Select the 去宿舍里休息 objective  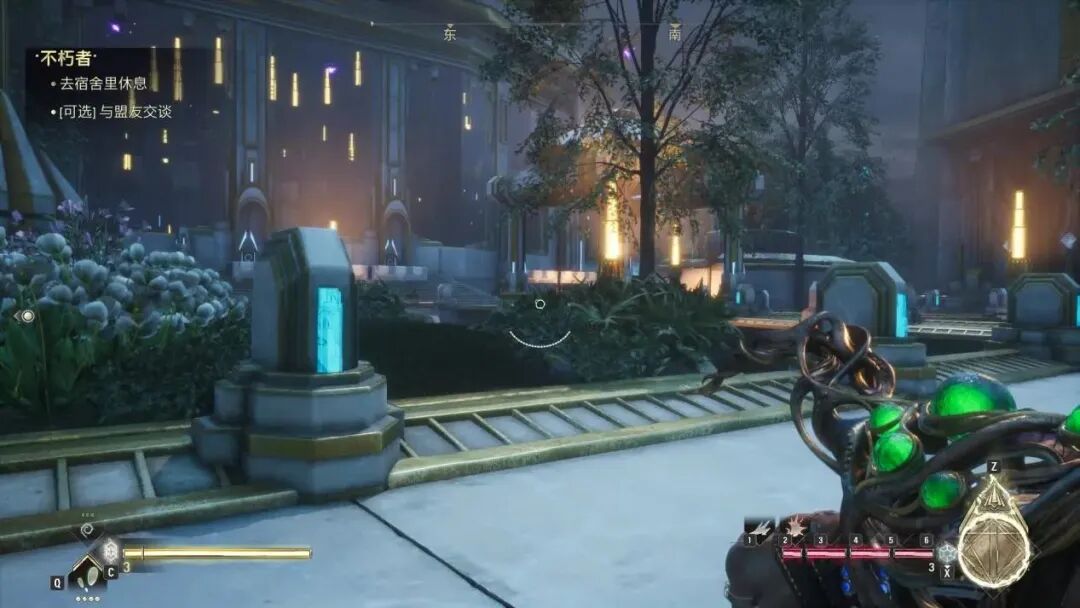click(x=103, y=84)
